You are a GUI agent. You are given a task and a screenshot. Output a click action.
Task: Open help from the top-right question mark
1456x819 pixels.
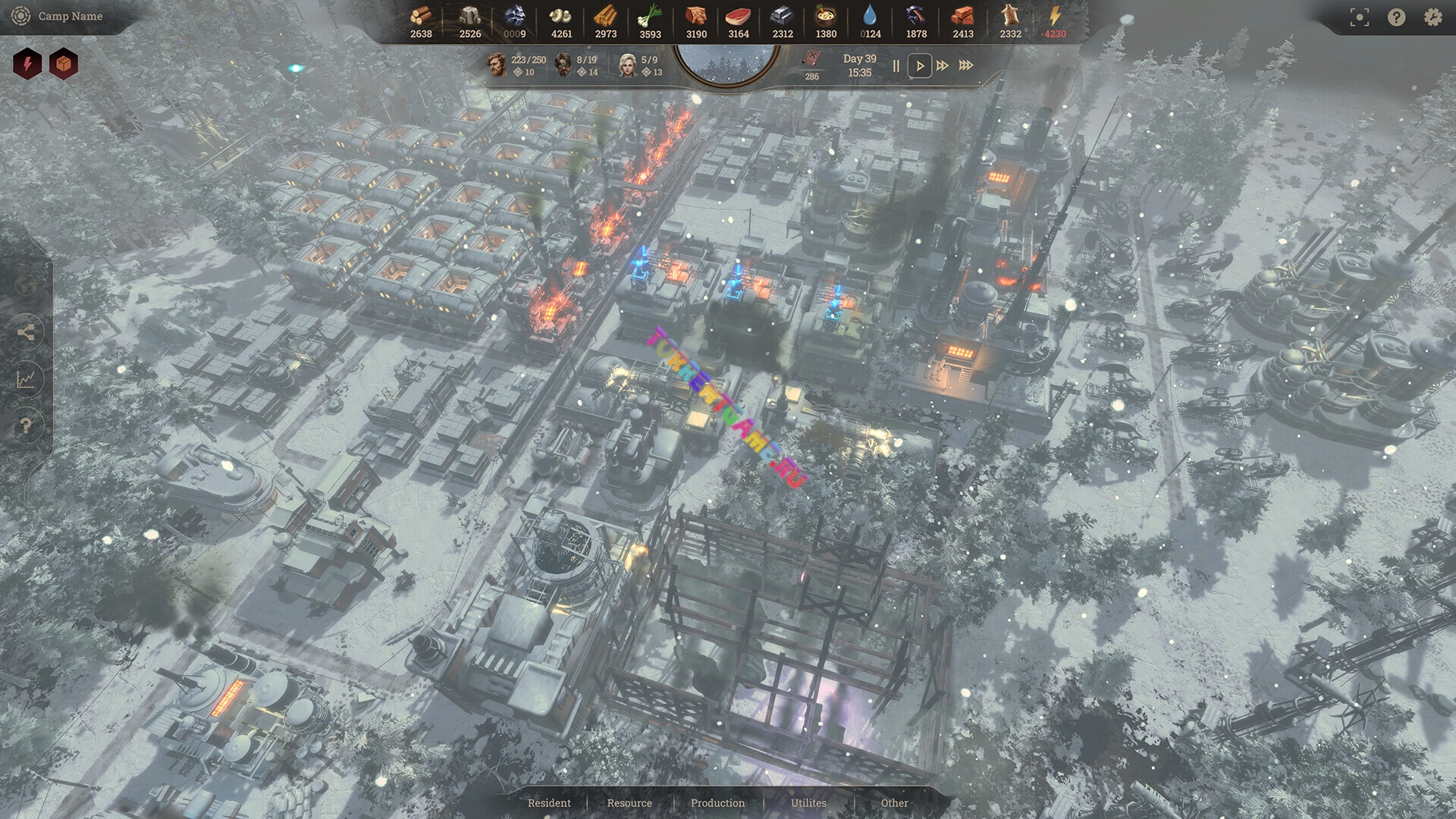tap(1396, 17)
